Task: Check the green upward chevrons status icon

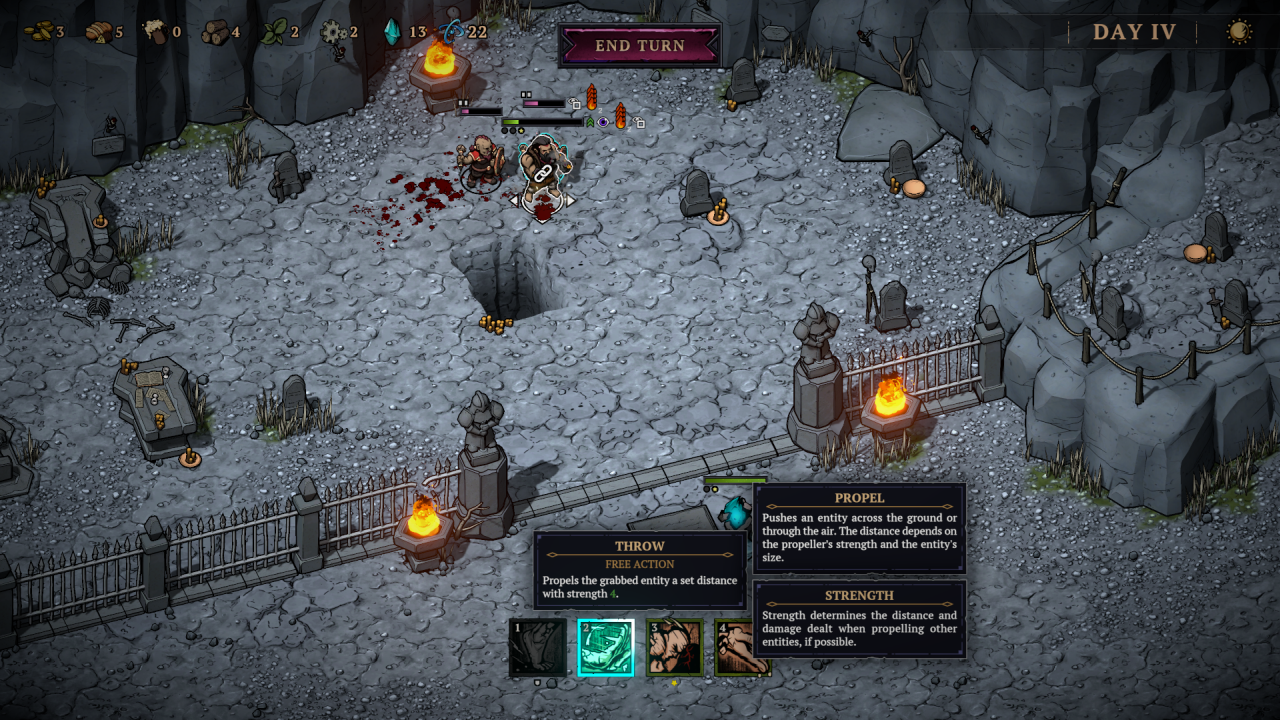Action: (590, 123)
